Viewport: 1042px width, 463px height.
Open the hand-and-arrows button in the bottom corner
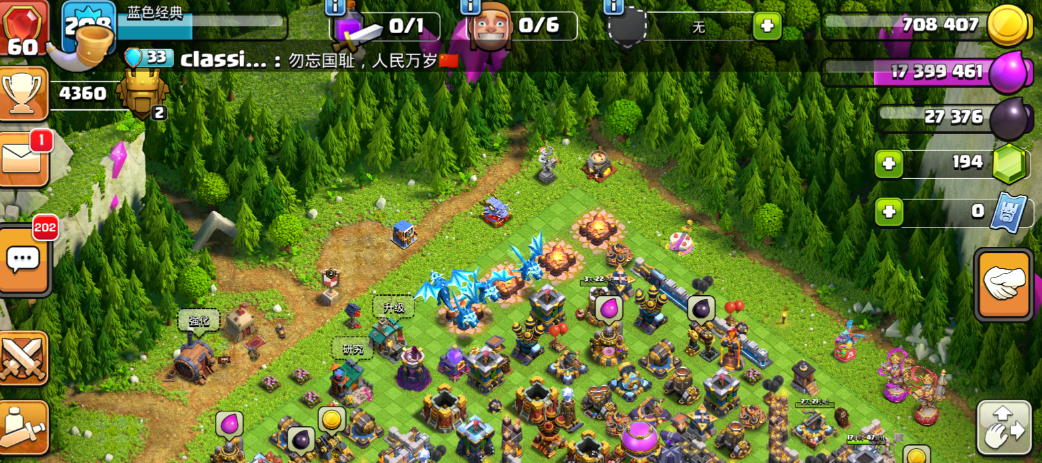[1004, 429]
